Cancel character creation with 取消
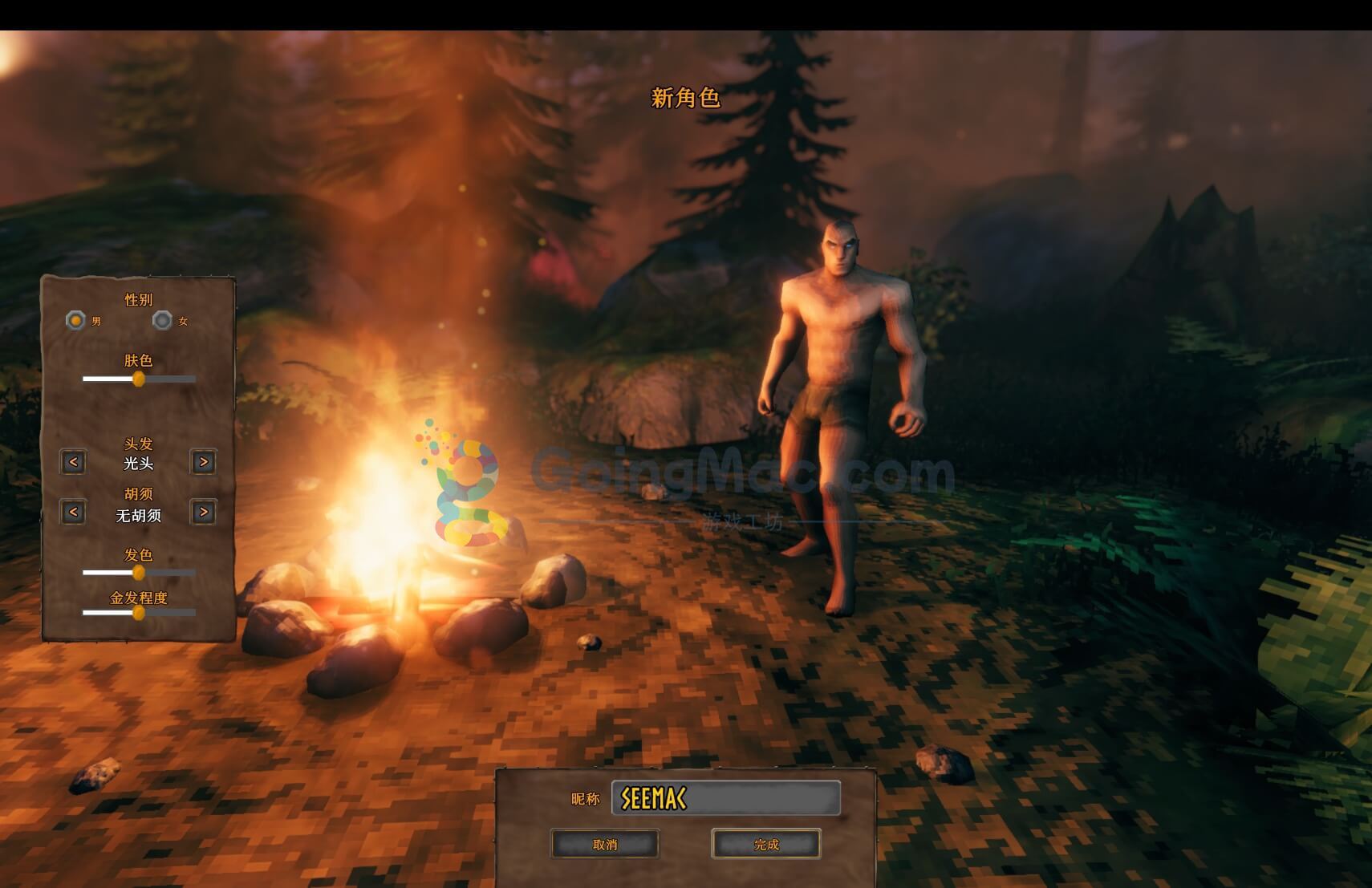Viewport: 1372px width, 888px height. click(x=605, y=844)
